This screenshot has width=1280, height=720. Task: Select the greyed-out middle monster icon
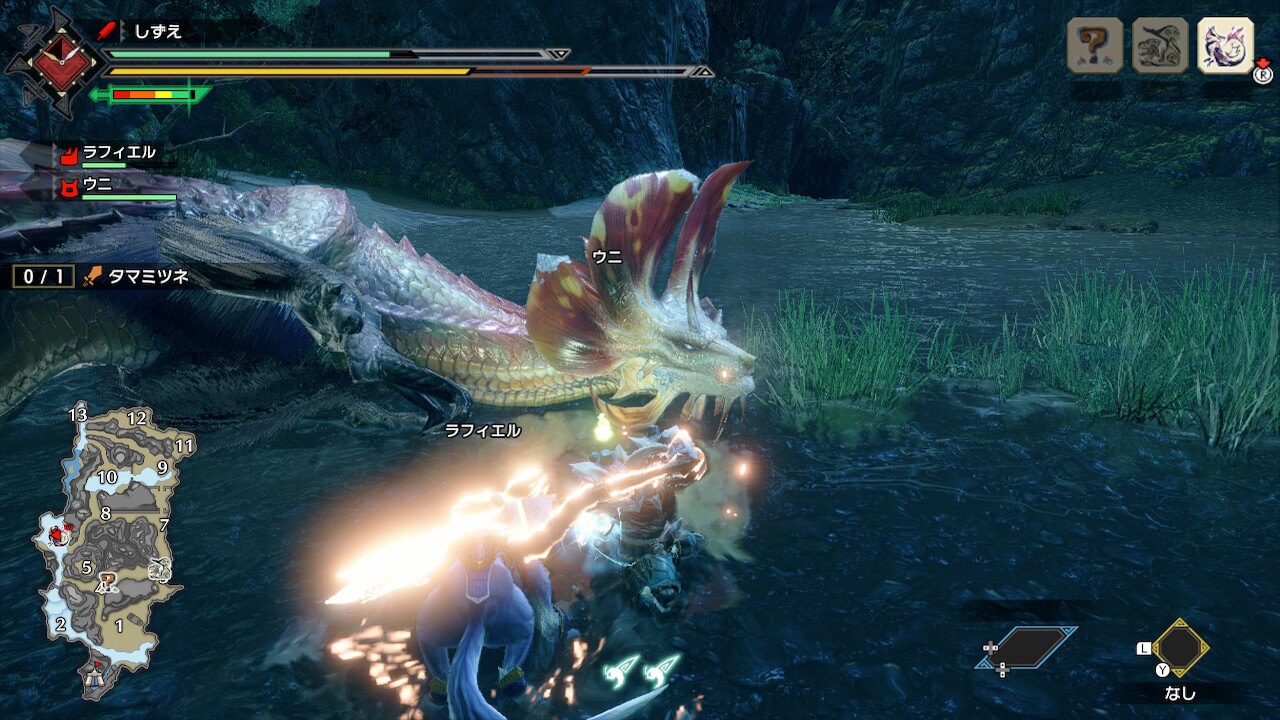pyautogui.click(x=1160, y=45)
